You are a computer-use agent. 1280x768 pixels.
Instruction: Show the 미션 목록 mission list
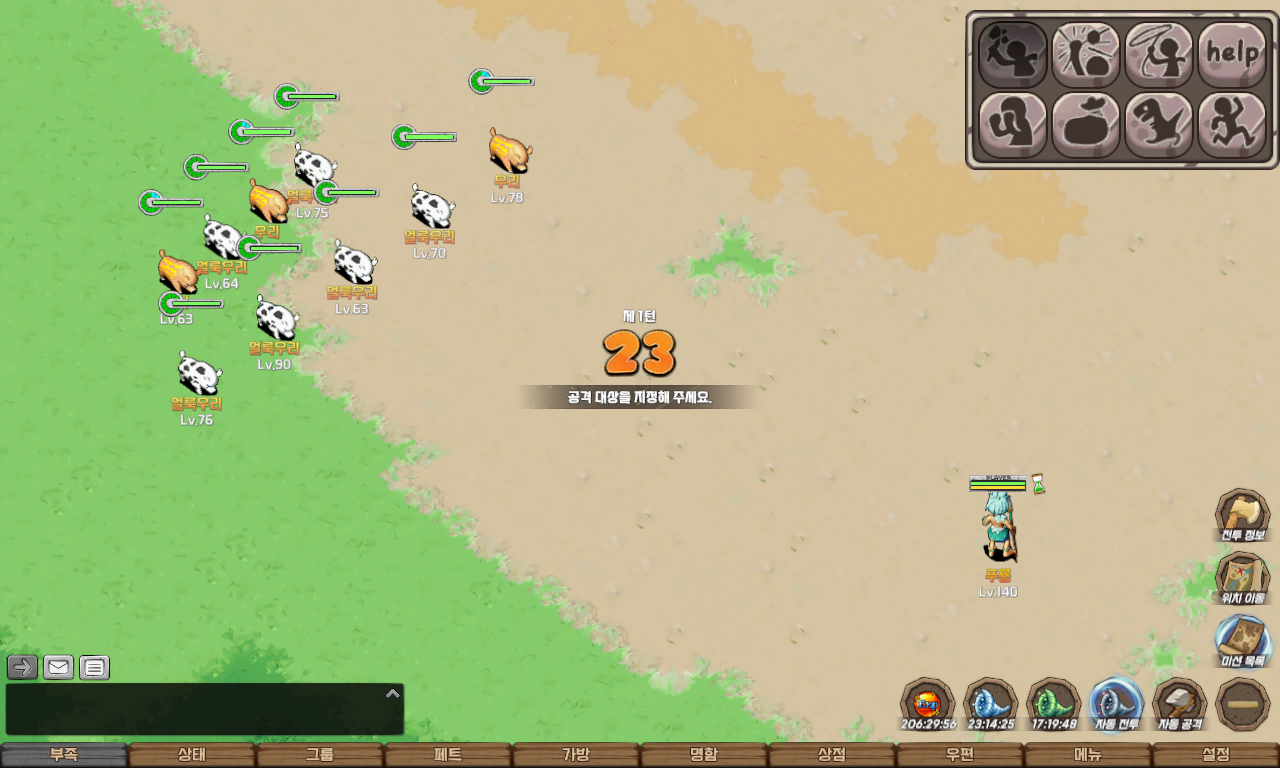pos(1242,642)
